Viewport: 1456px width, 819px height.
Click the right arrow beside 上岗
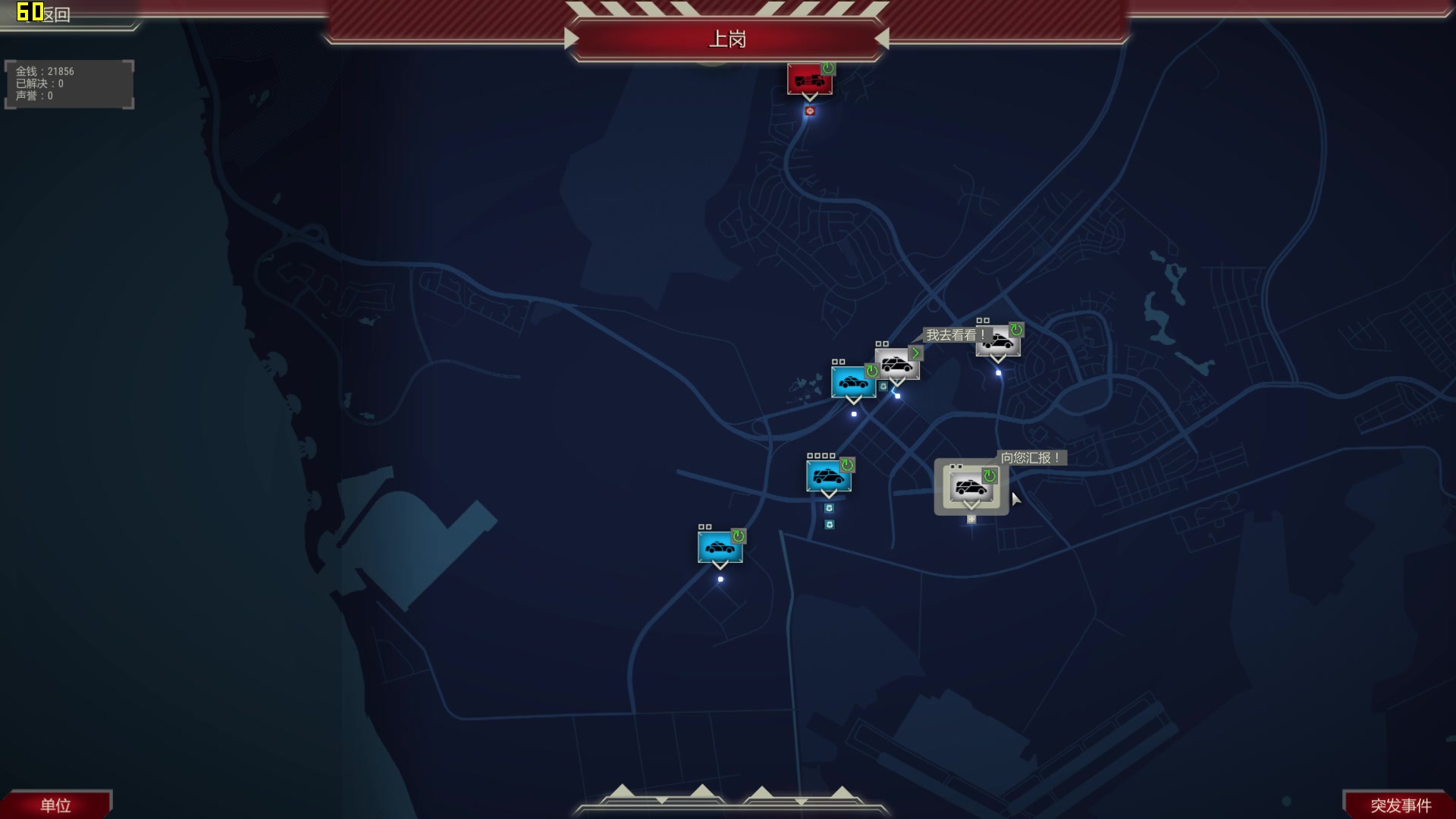[881, 39]
